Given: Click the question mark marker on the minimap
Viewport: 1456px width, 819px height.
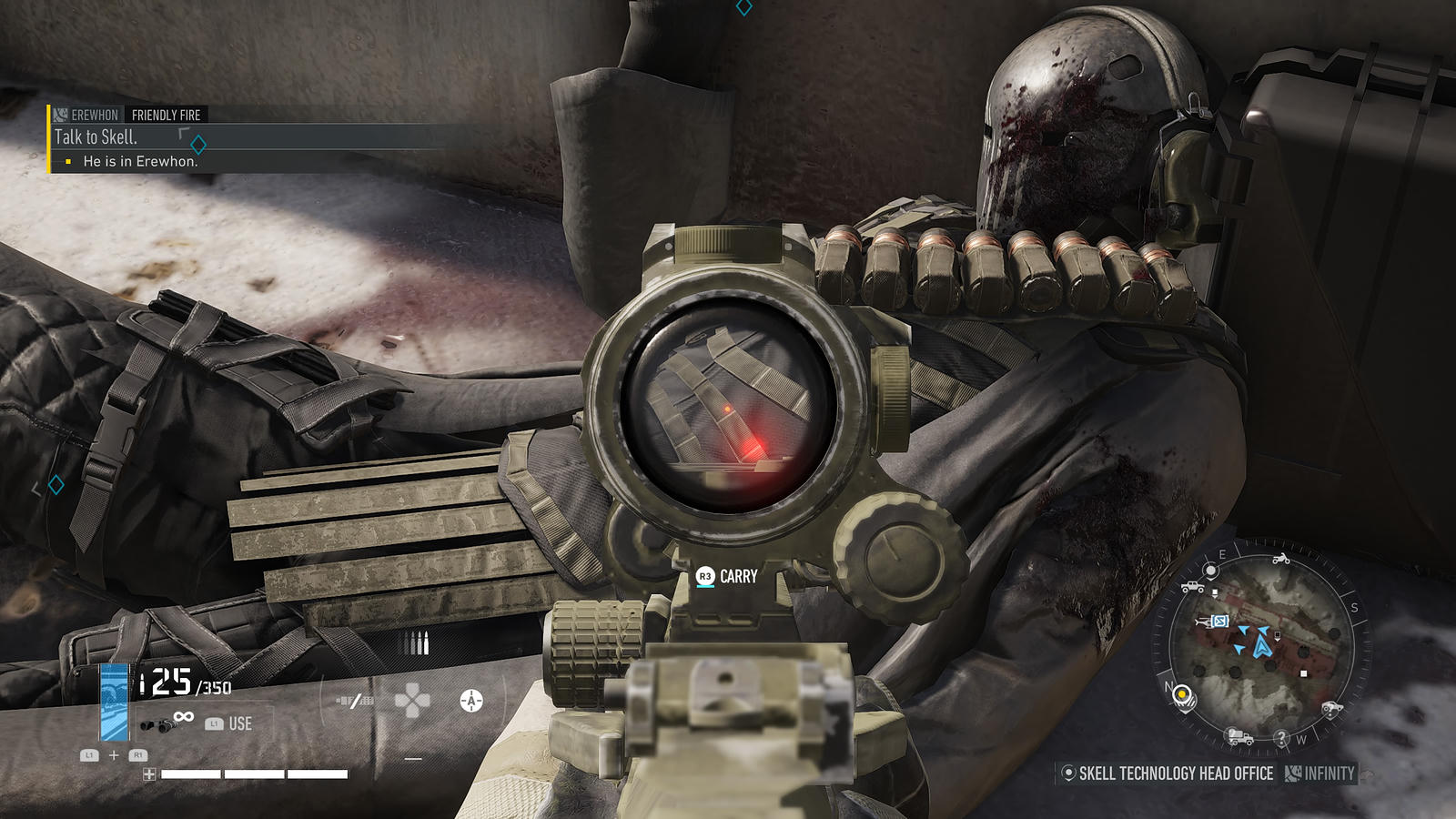Looking at the screenshot, I should point(1281,737).
